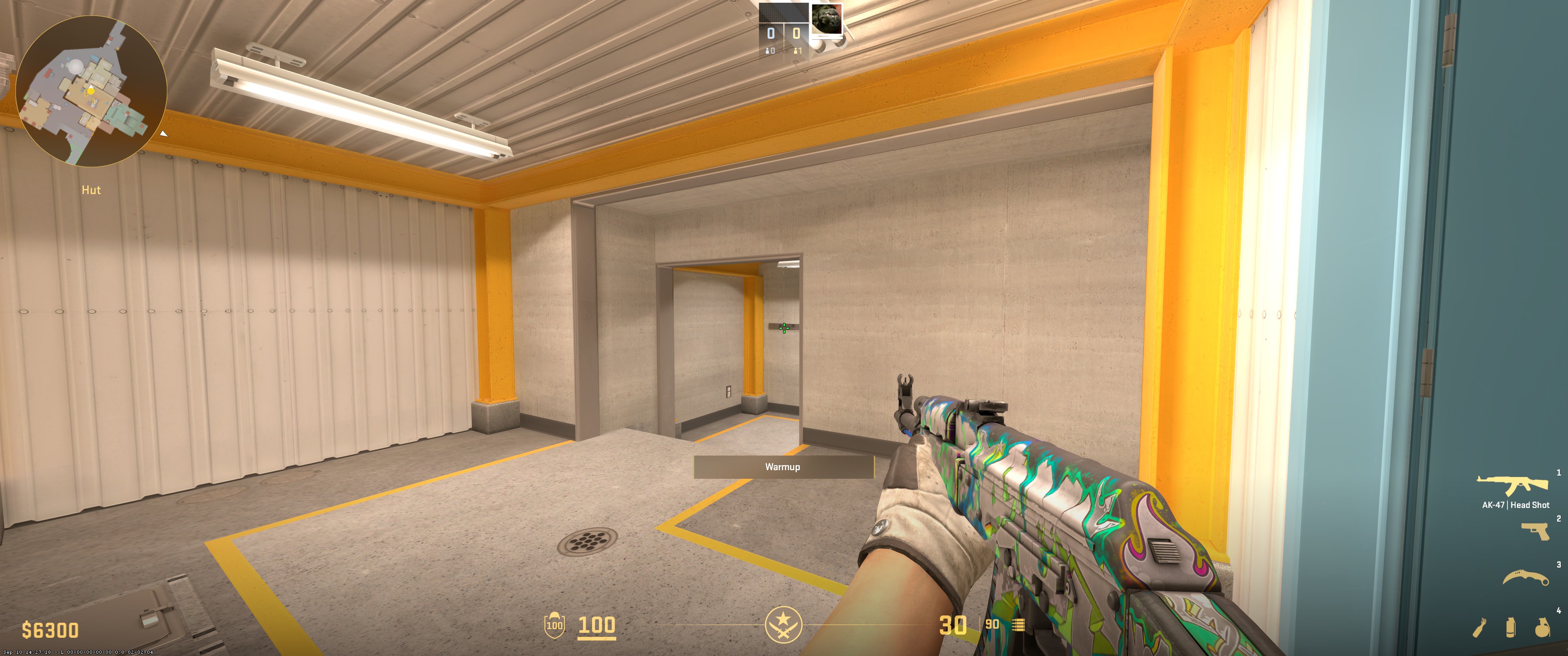Click the CT score showing 0
1568x656 pixels.
771,33
